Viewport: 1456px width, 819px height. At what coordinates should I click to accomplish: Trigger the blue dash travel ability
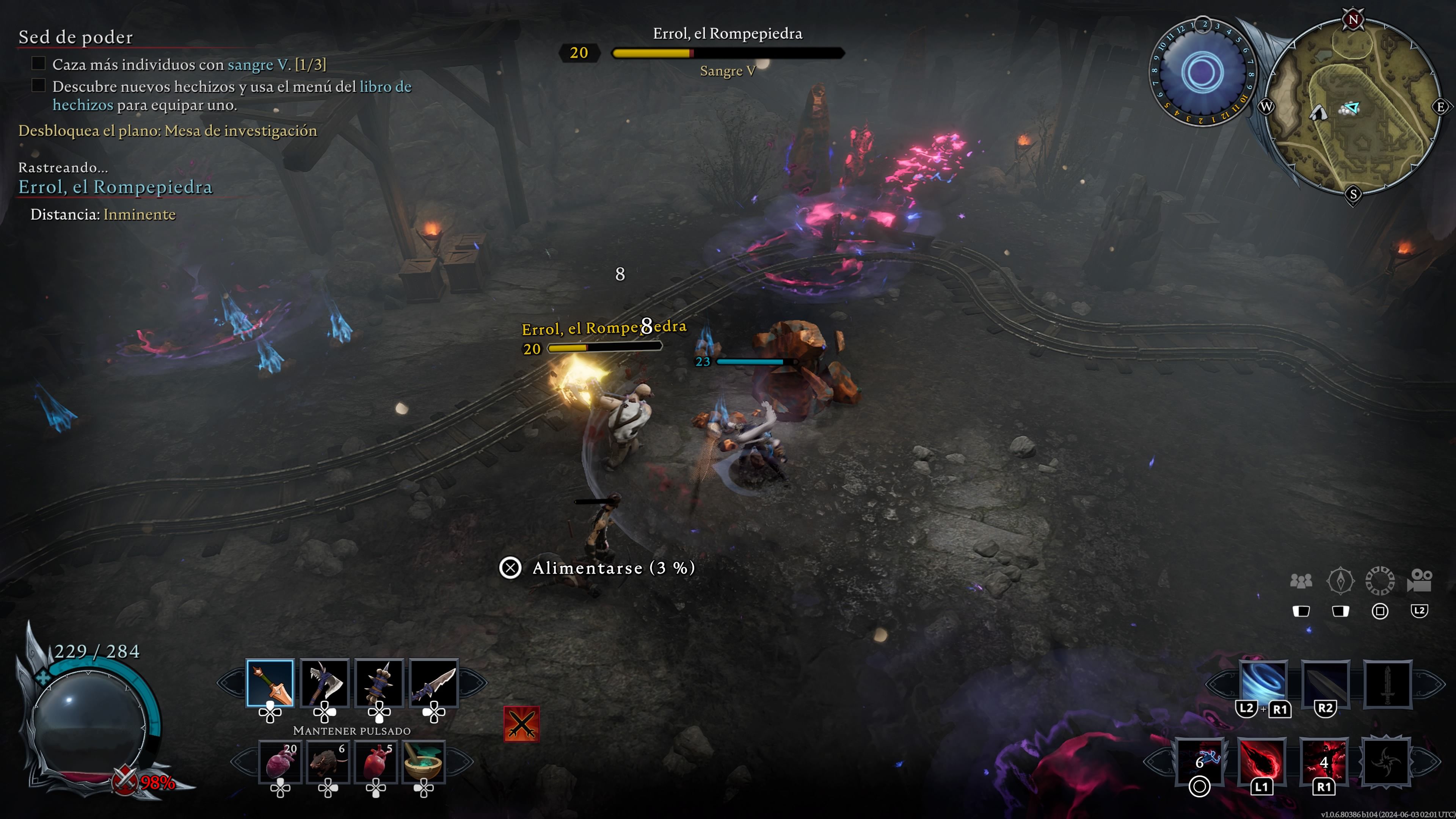(1199, 761)
